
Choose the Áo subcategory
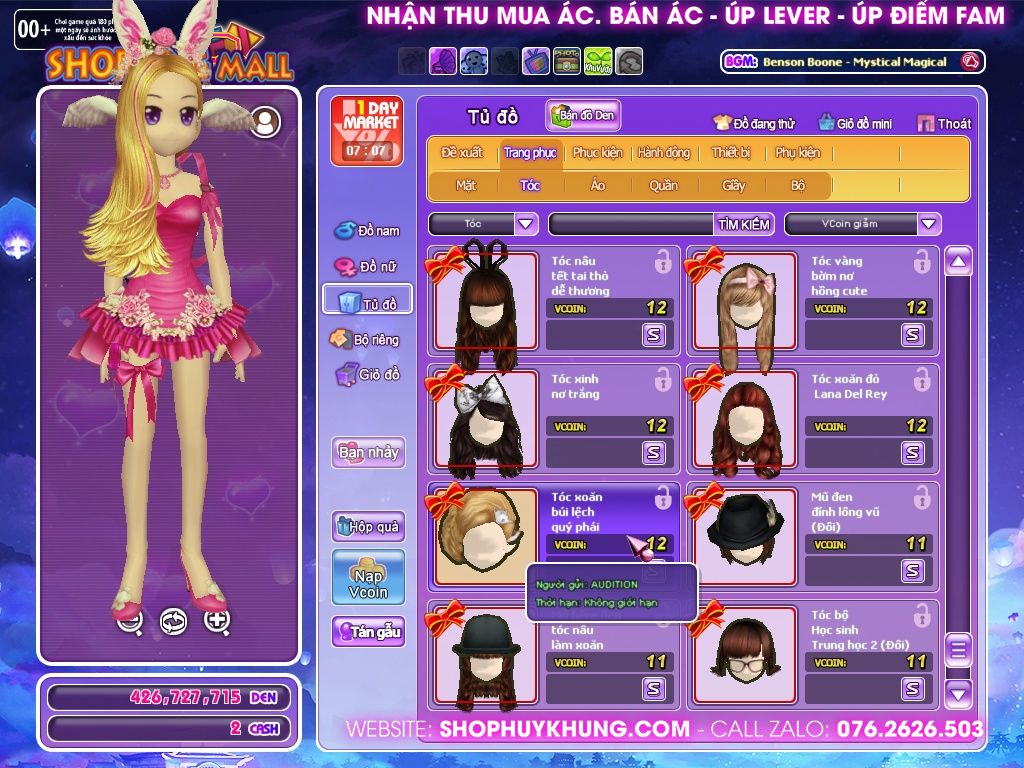[598, 185]
